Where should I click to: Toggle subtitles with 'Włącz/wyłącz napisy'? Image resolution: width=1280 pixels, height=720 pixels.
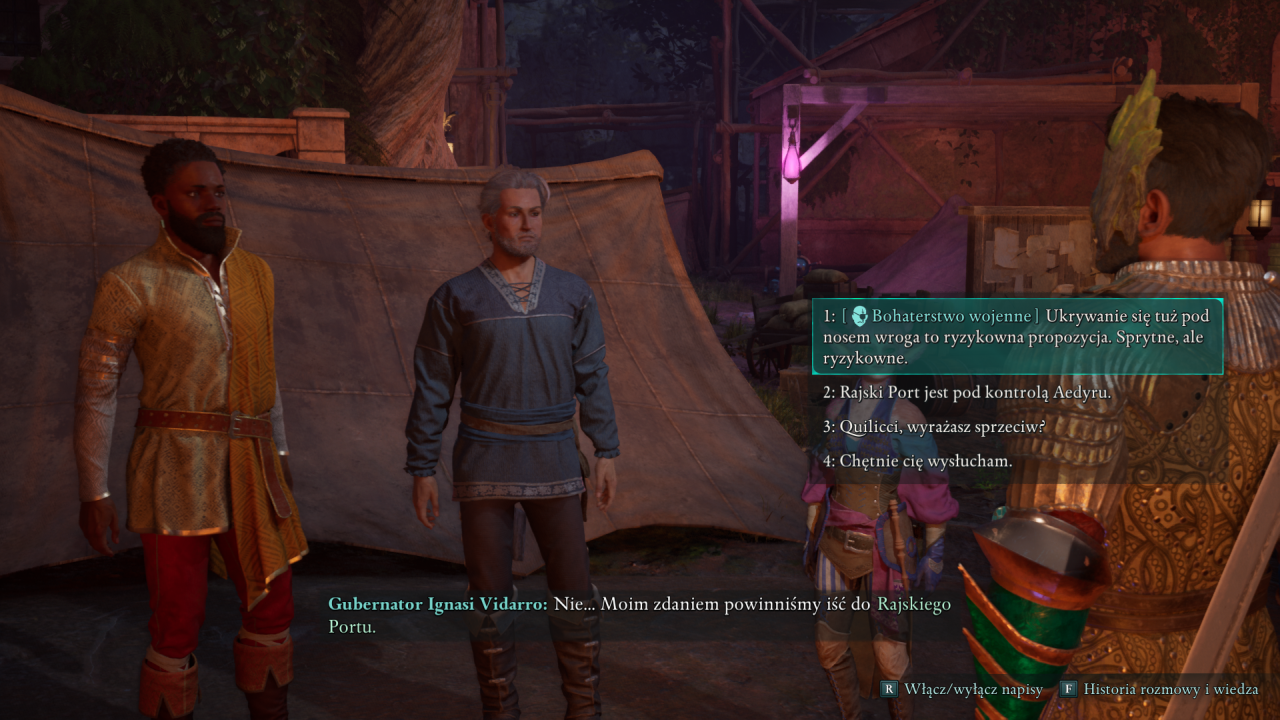(962, 689)
